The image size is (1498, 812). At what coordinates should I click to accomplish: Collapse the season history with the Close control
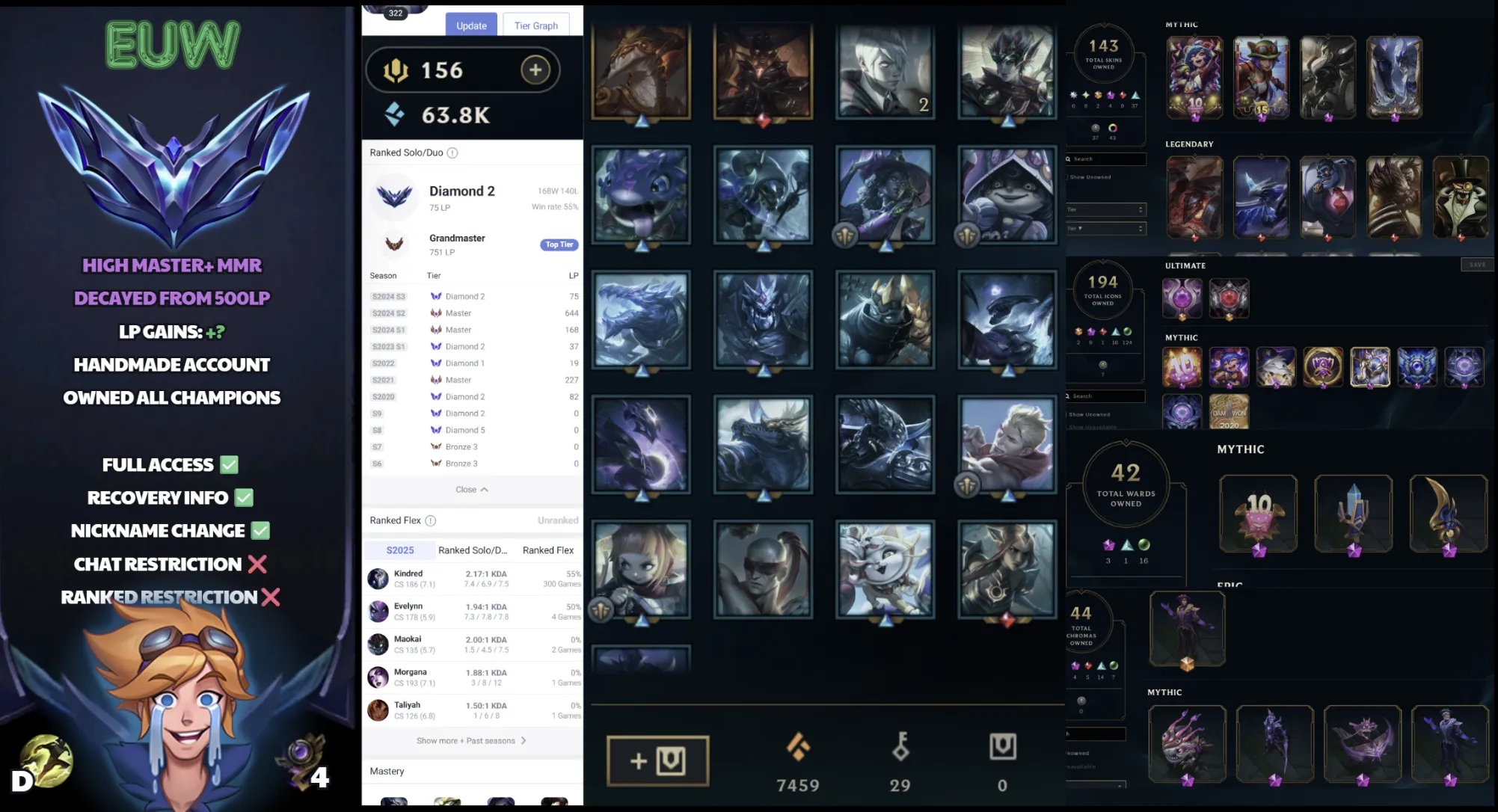tap(471, 489)
